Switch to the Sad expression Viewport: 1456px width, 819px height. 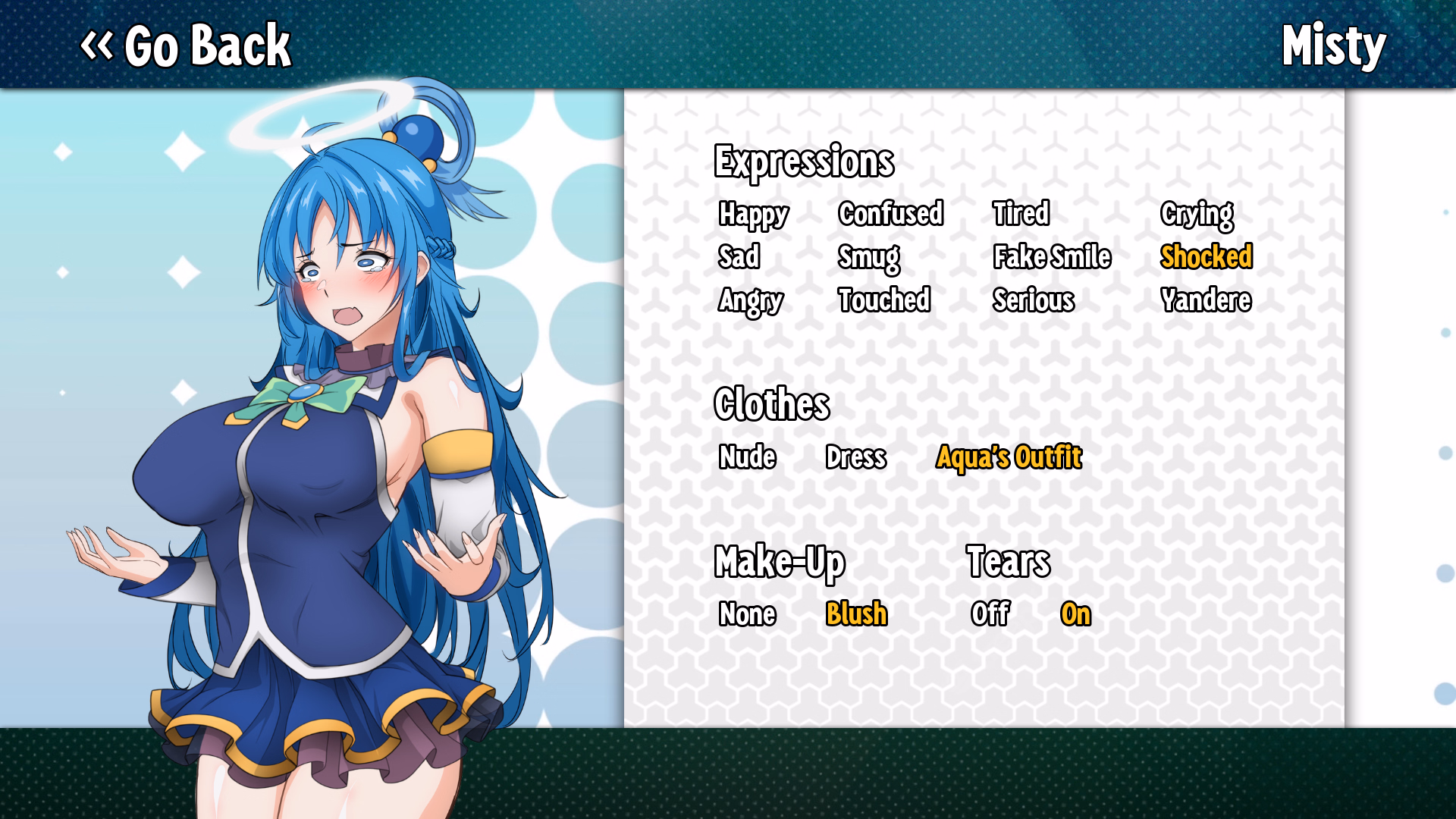(739, 258)
